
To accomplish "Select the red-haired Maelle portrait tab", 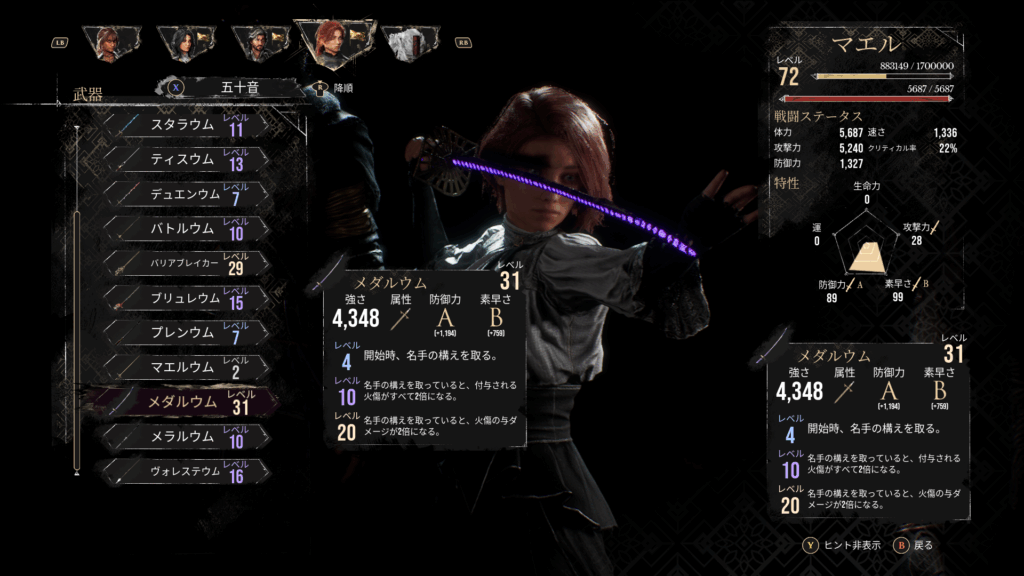I will click(330, 40).
